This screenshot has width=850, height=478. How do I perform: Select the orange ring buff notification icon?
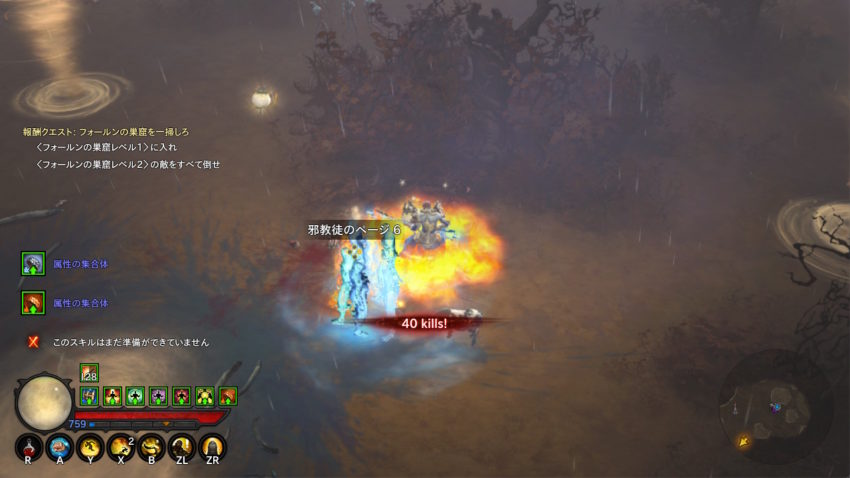[x=33, y=301]
